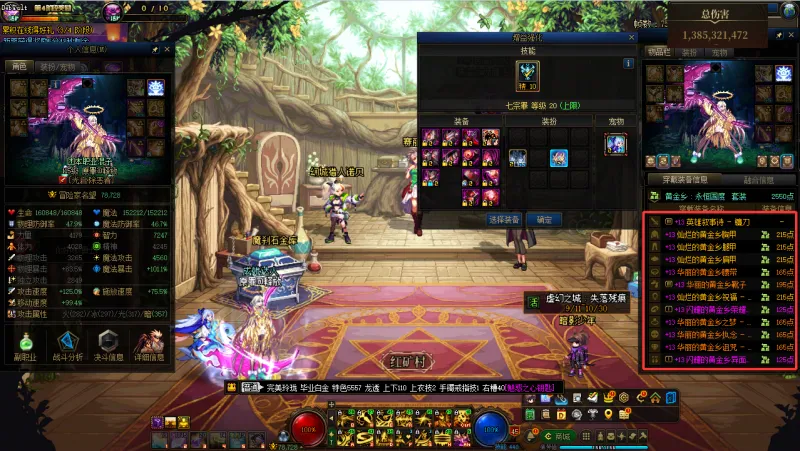This screenshot has height=451, width=800.
Task: Click the 选择装备 (select equipment) button
Action: (x=504, y=219)
